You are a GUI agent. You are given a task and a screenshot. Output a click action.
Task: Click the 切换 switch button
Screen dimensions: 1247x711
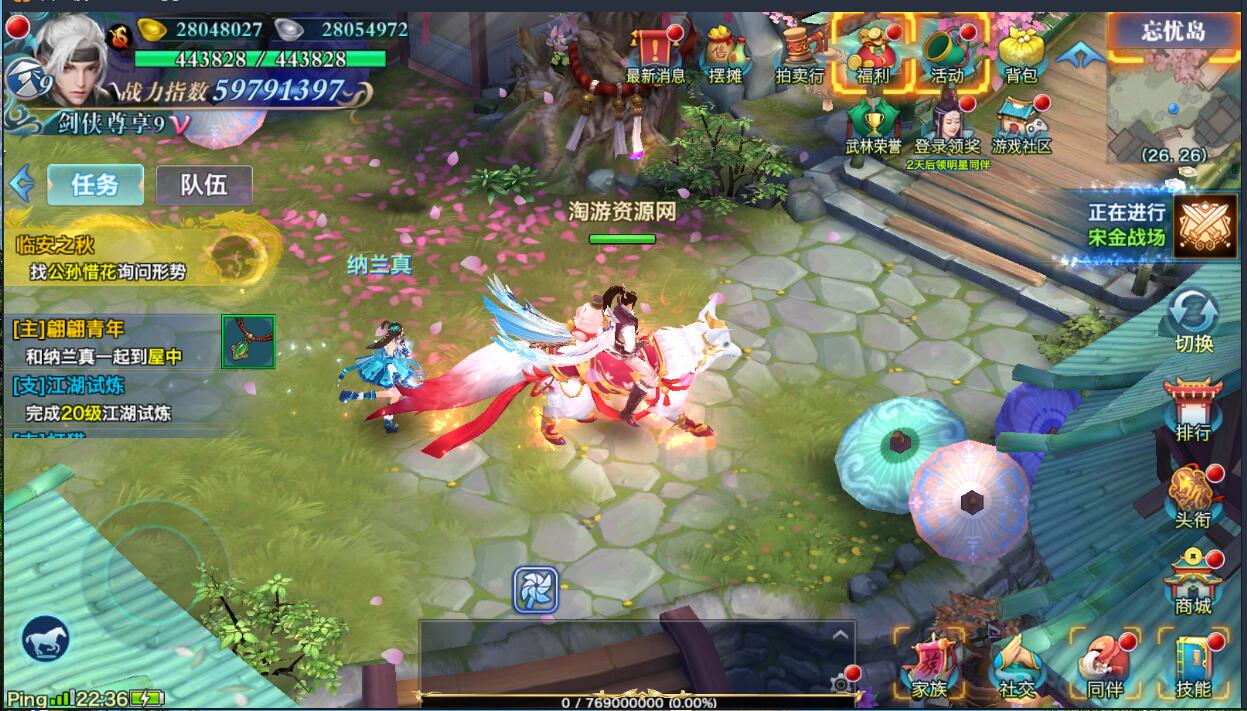(1194, 318)
